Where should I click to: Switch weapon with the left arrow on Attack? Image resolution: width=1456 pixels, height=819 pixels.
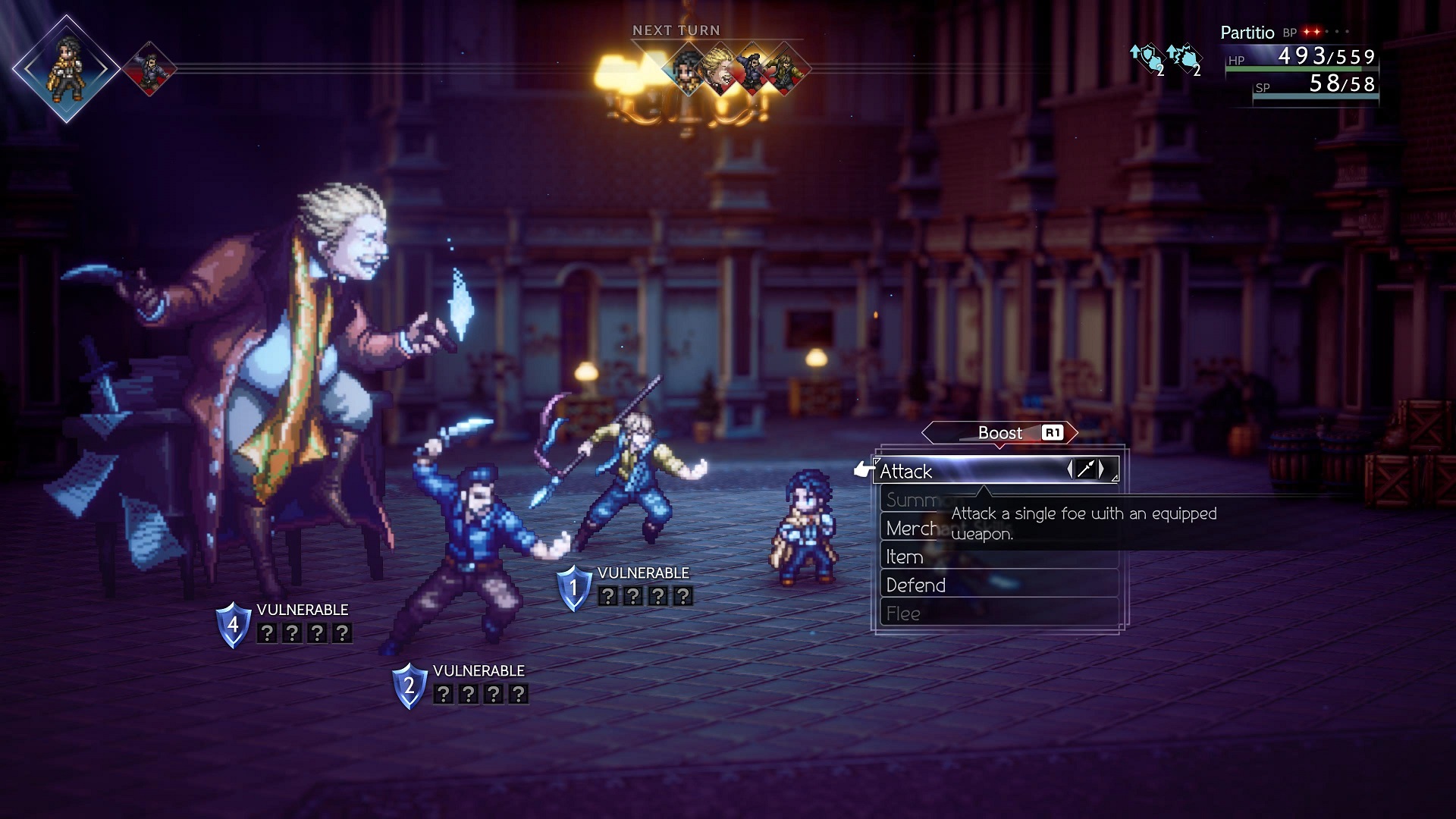(x=1070, y=469)
